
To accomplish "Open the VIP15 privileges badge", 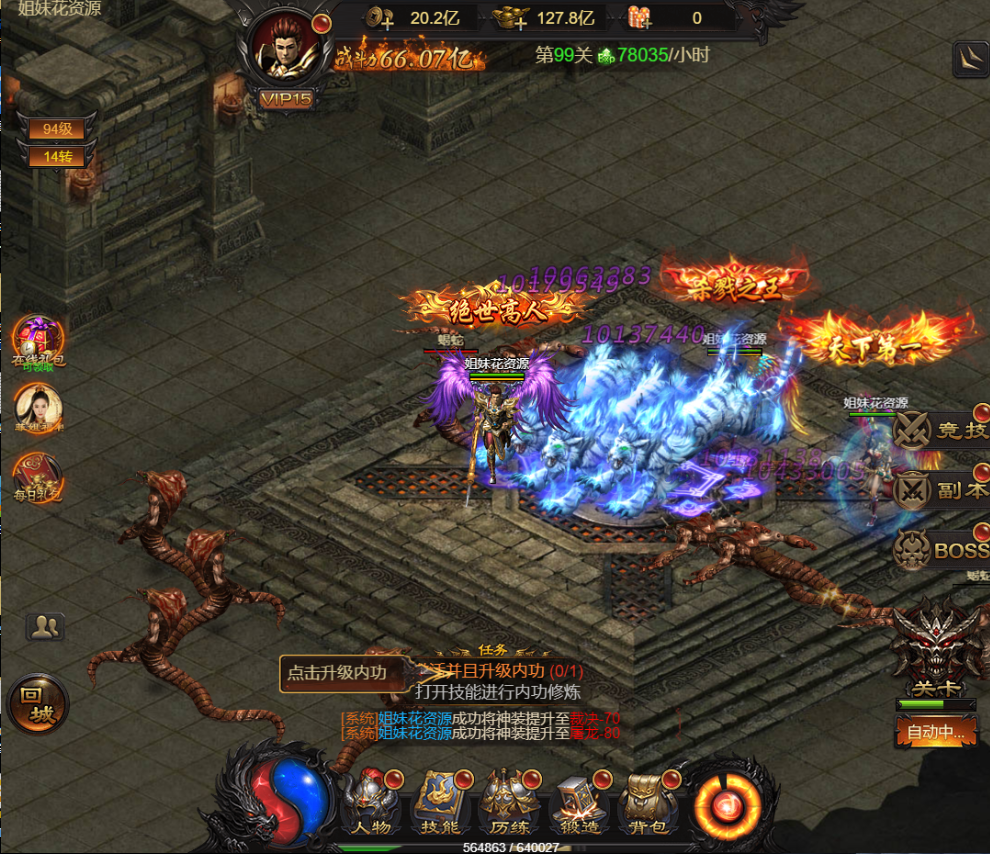I will click(286, 98).
